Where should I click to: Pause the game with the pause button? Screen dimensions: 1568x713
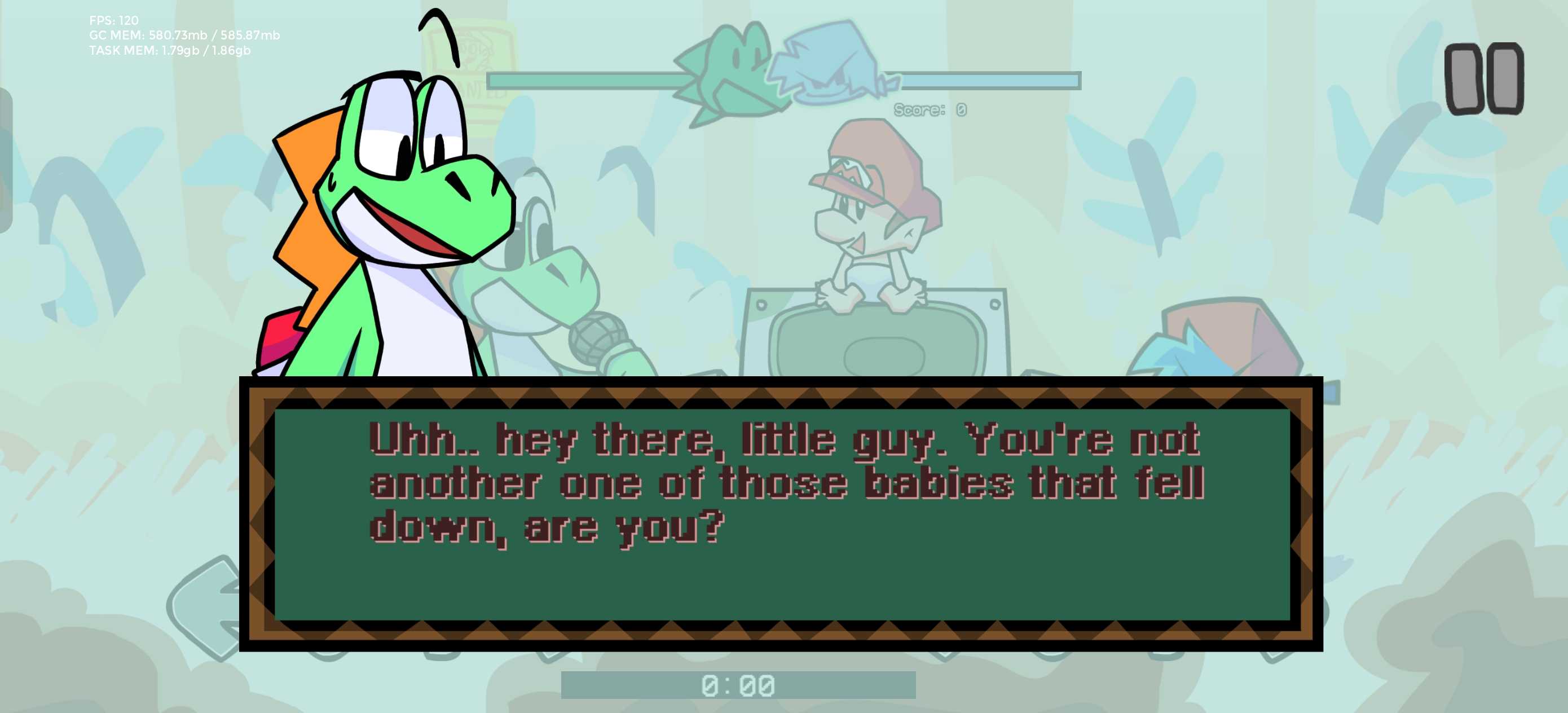tap(1484, 78)
